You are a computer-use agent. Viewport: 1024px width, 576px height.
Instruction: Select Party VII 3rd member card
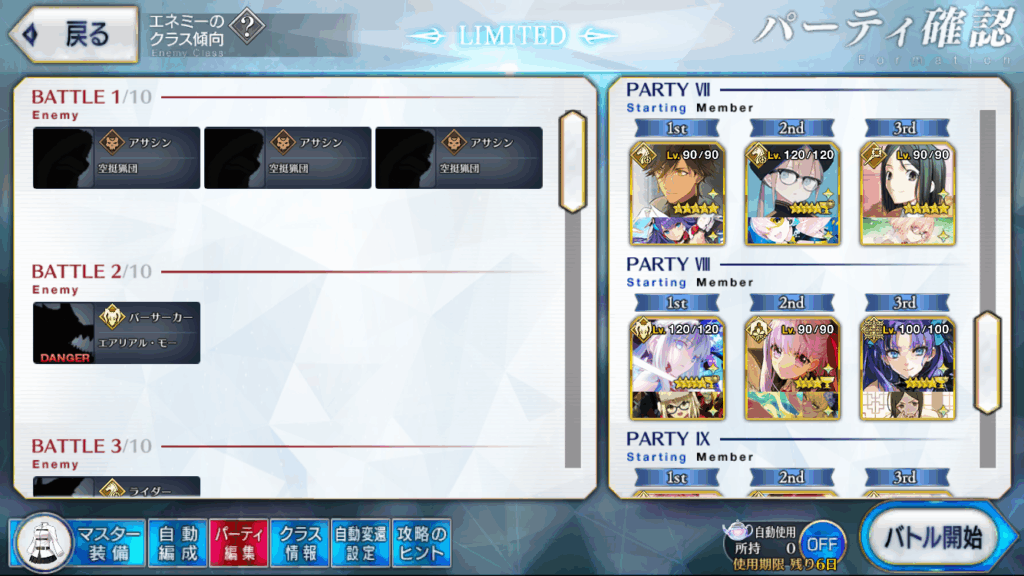coord(907,194)
